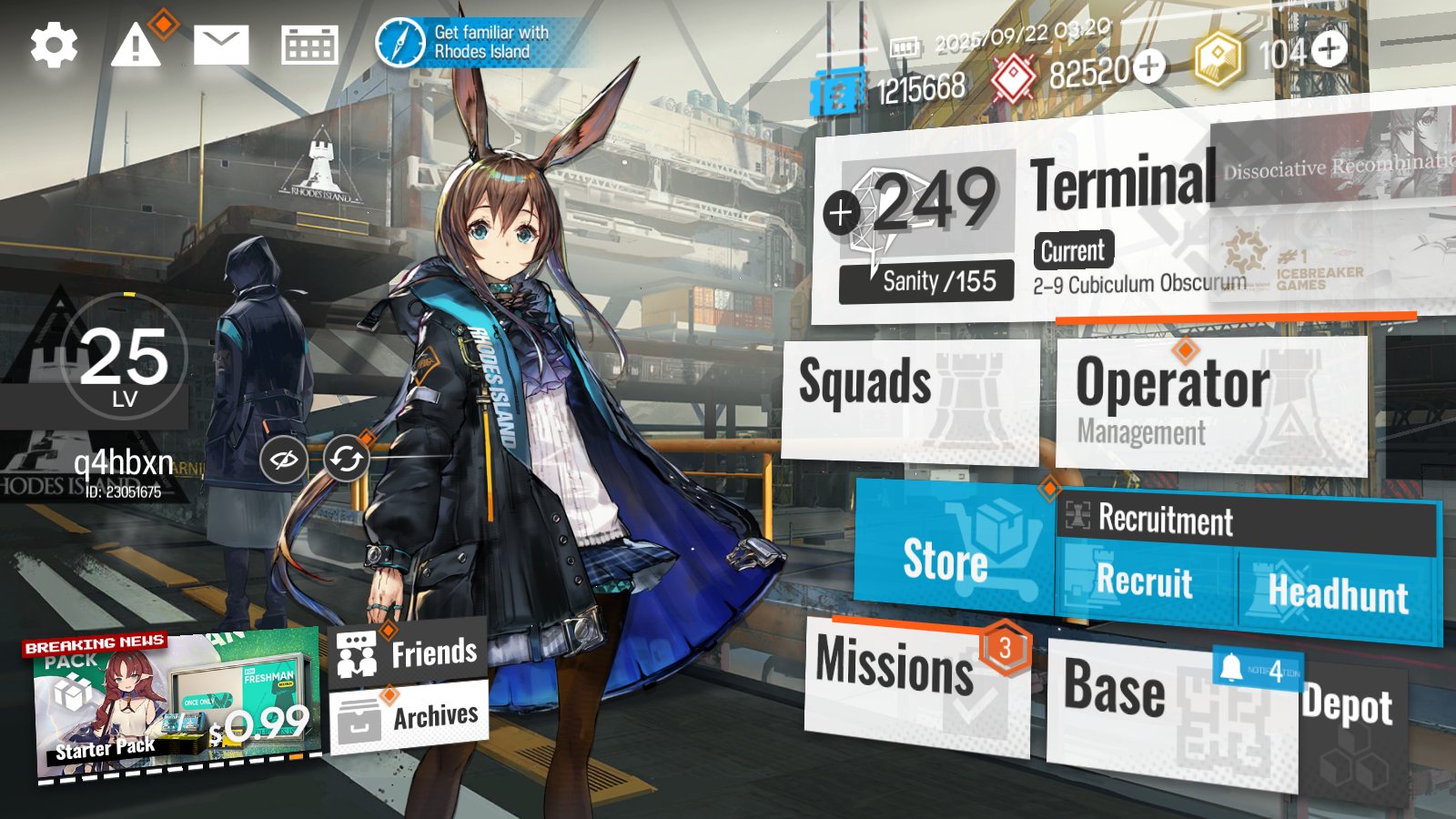1456x819 pixels.
Task: Open the gear settings icon
Action: [x=54, y=45]
